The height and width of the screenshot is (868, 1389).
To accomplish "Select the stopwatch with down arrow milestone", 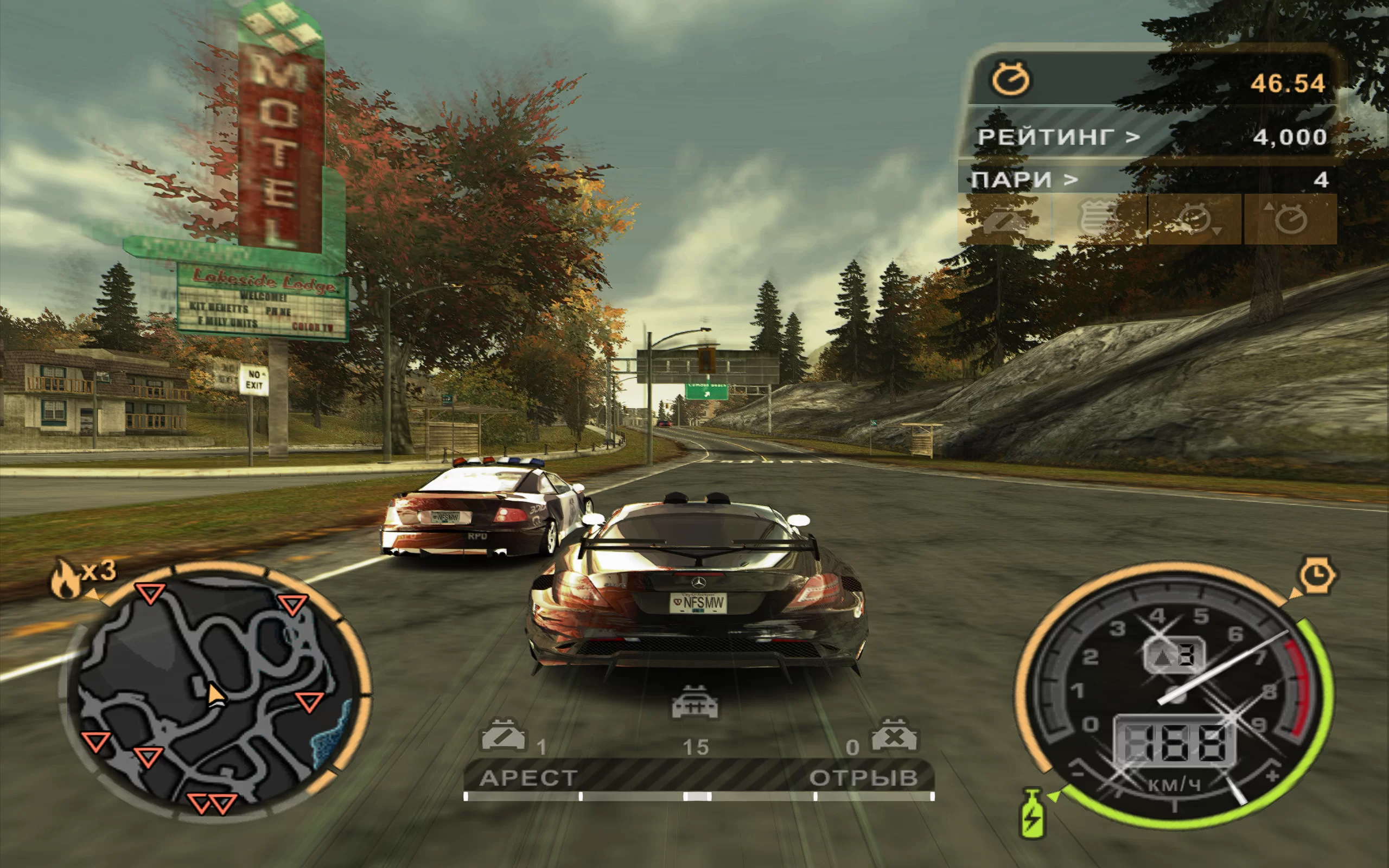I will coord(1195,219).
